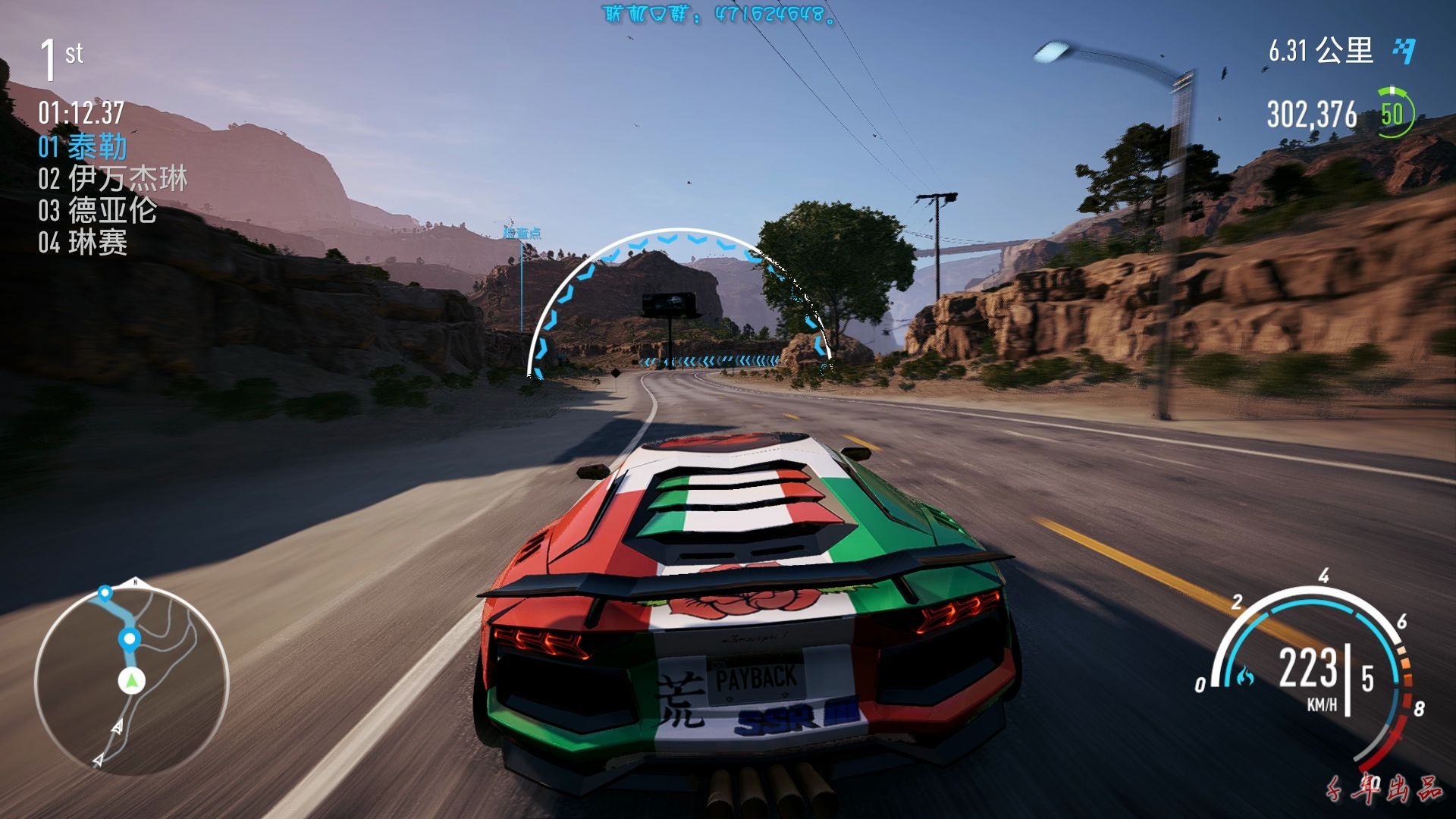Choose racer 03 德亚伦 in the standings
This screenshot has width=1456, height=819.
tap(97, 211)
